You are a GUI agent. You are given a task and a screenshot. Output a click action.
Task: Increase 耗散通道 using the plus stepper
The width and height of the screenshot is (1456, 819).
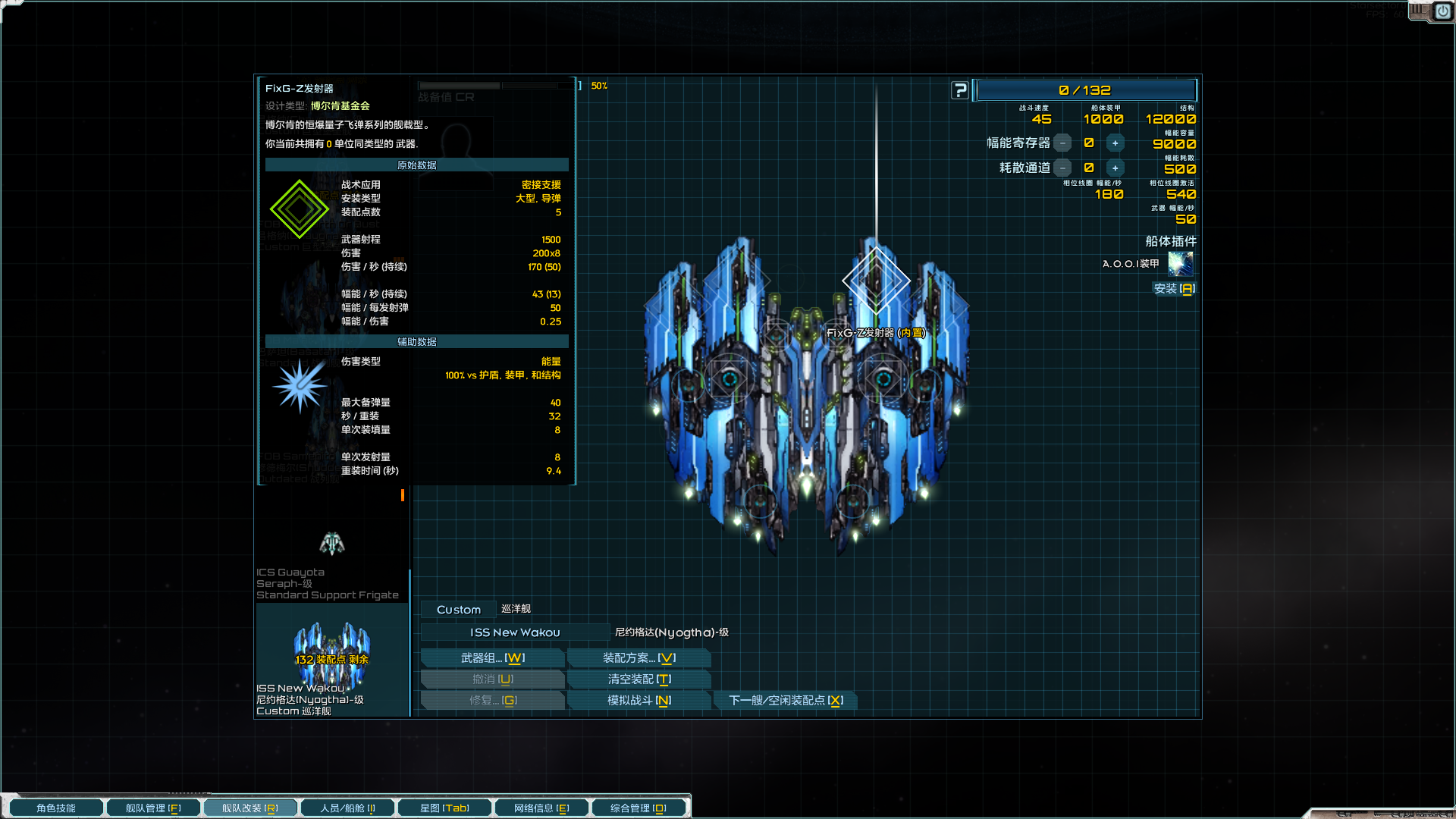point(1115,168)
